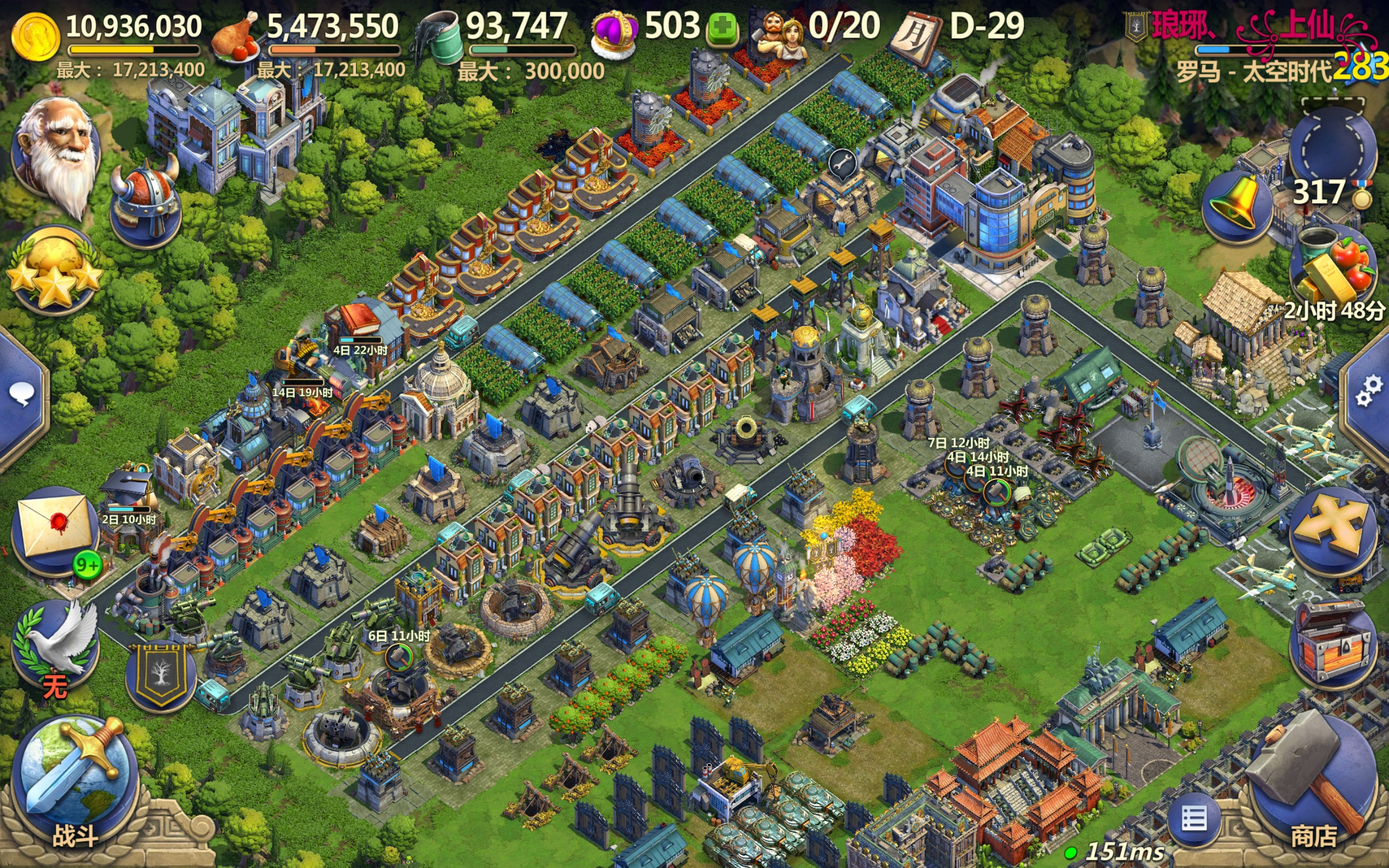Expand the chat speech bubble panel
The image size is (1389, 868).
(22, 396)
